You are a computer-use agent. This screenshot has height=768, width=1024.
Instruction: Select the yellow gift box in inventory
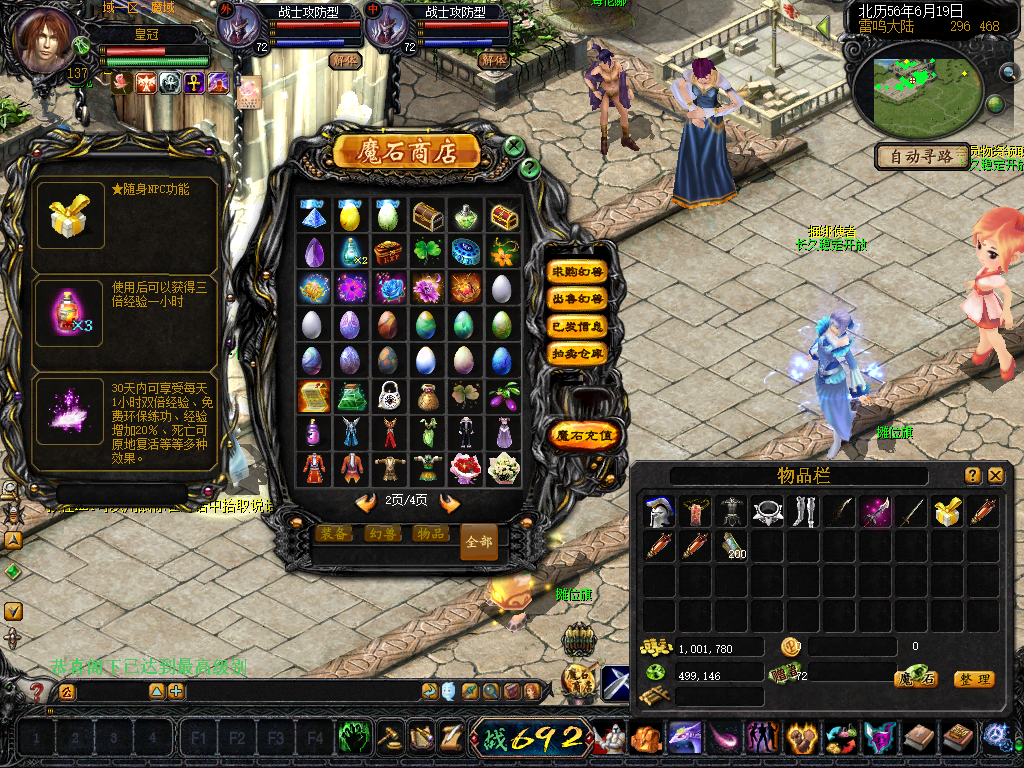(946, 512)
